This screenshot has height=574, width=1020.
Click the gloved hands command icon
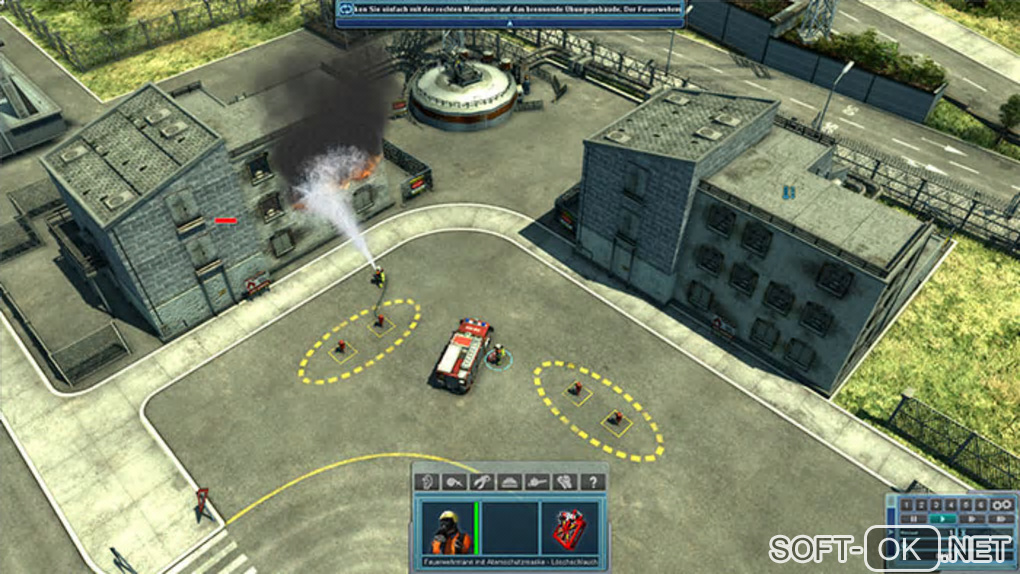pos(565,481)
